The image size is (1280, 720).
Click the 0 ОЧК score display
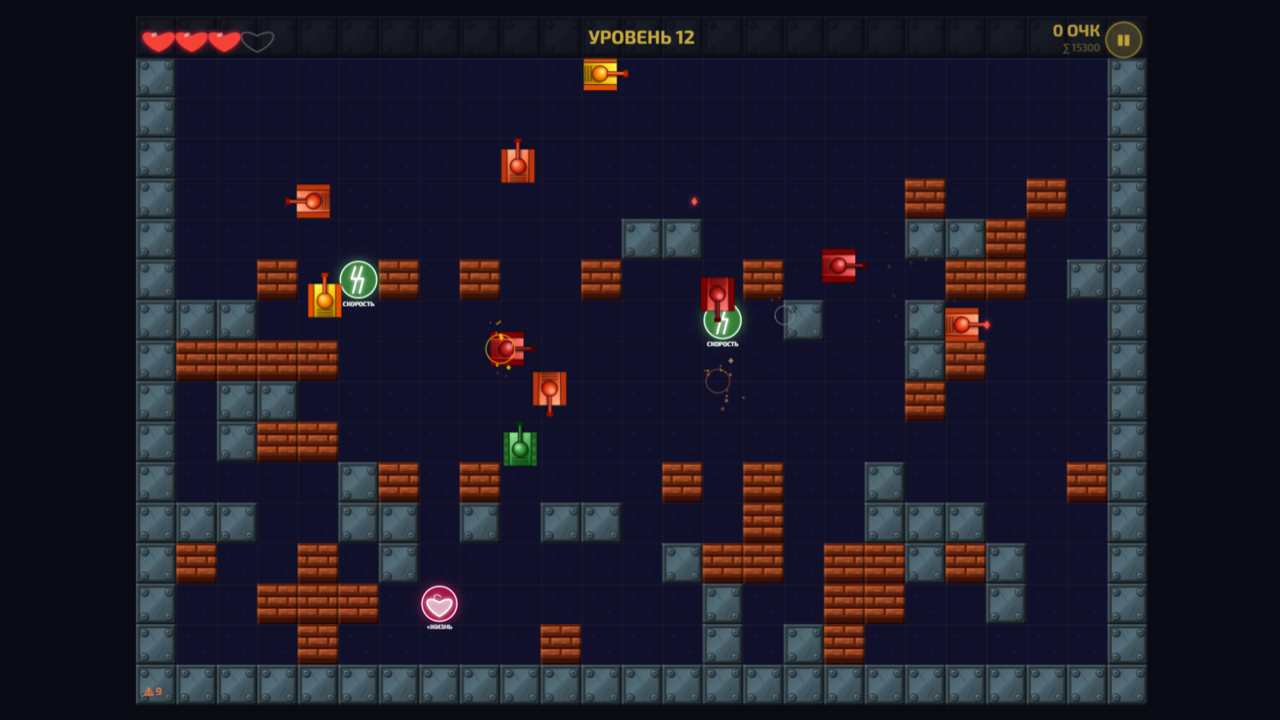pyautogui.click(x=1079, y=28)
